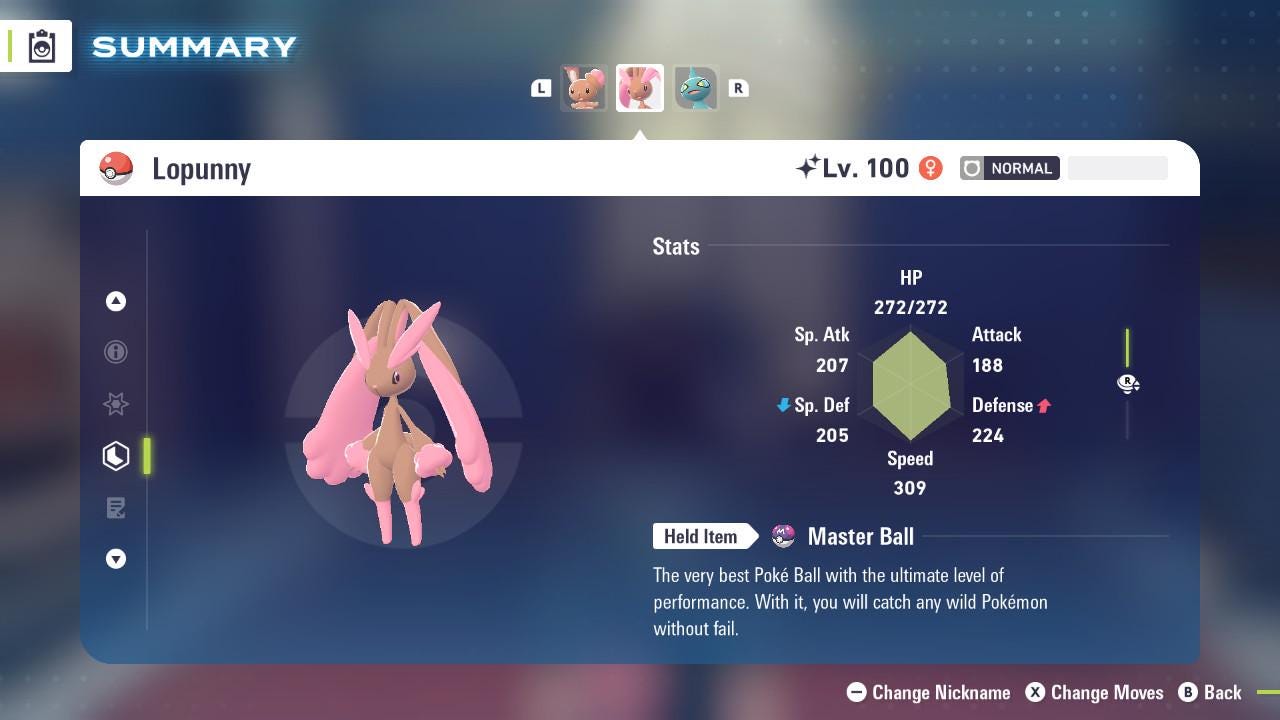
Task: Collapse the downward arrow in the left sidebar
Action: [x=116, y=559]
